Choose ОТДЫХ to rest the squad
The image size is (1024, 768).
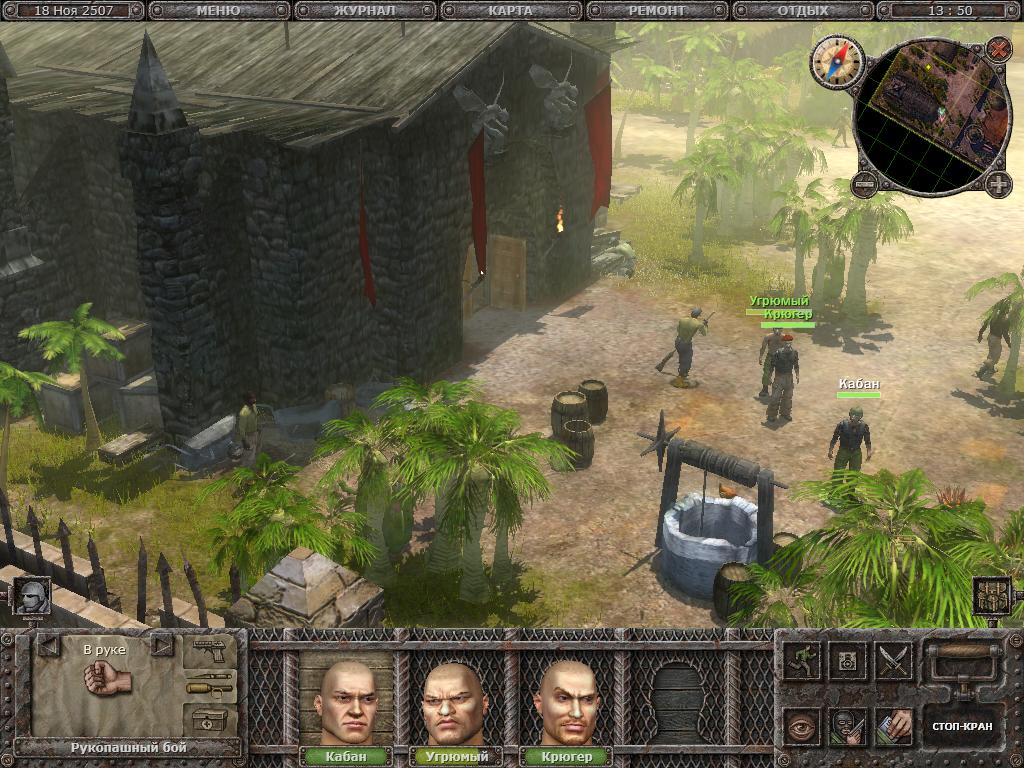coord(803,11)
